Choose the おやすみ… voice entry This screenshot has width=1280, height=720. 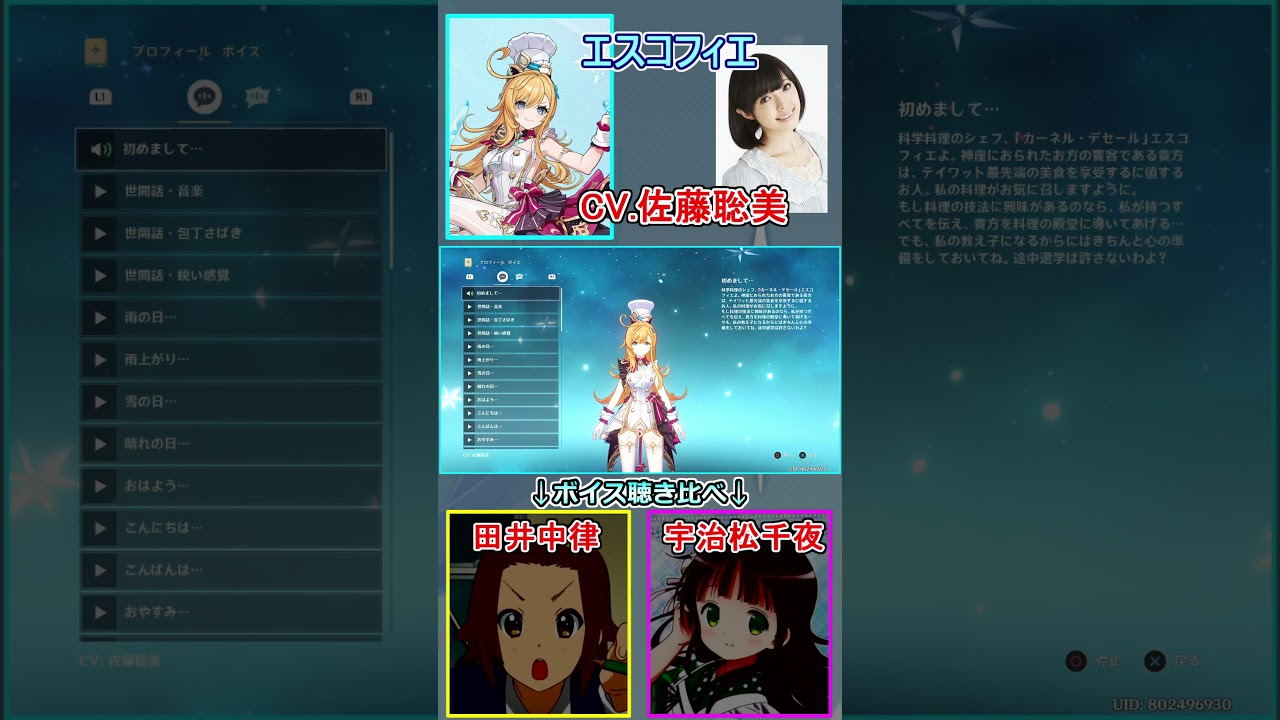point(230,612)
